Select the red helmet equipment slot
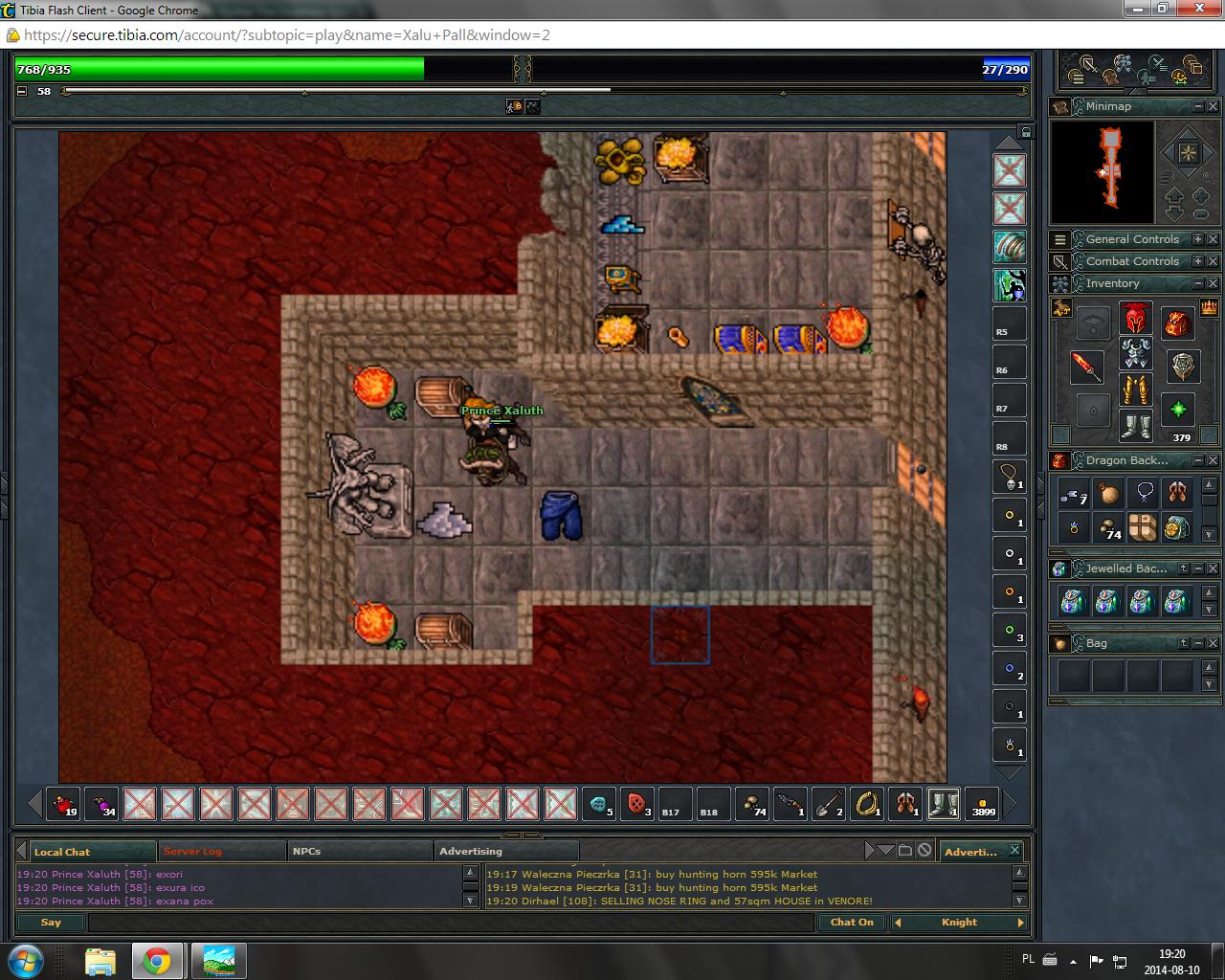 coord(1135,318)
